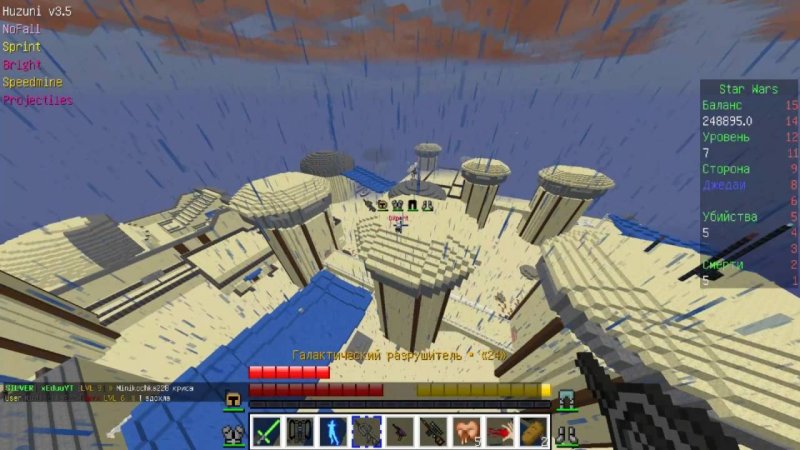Select the raw meat stack of five
This screenshot has width=800, height=450.
(466, 431)
